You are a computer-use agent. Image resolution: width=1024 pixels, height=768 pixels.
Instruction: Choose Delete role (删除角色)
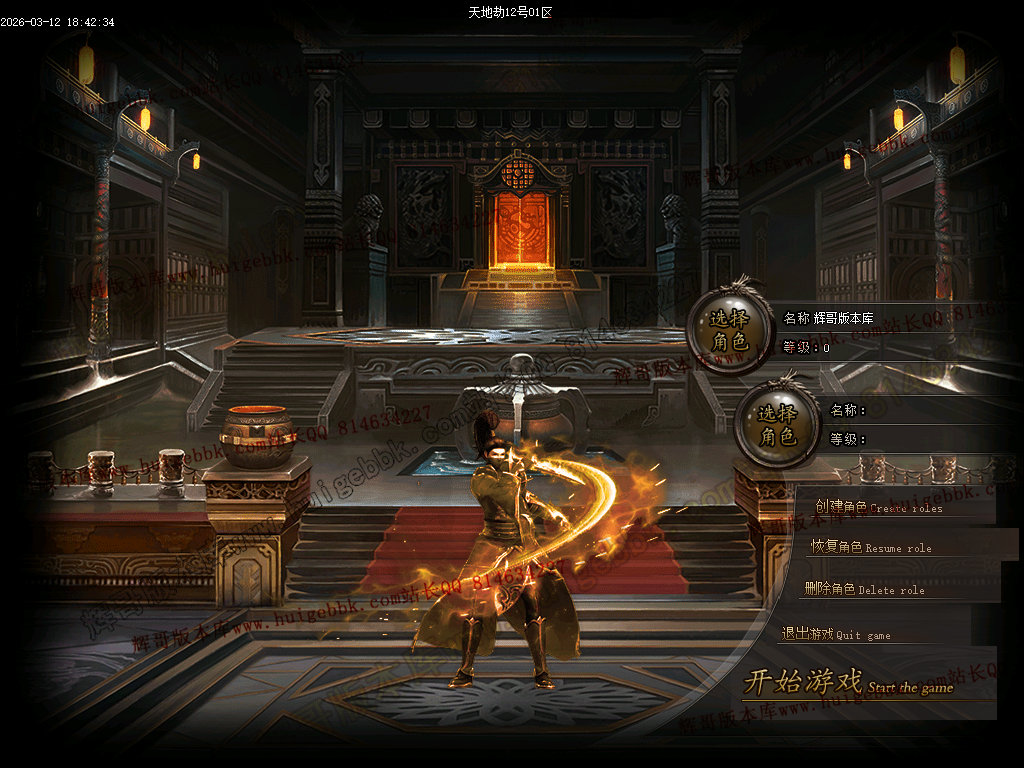(x=864, y=589)
